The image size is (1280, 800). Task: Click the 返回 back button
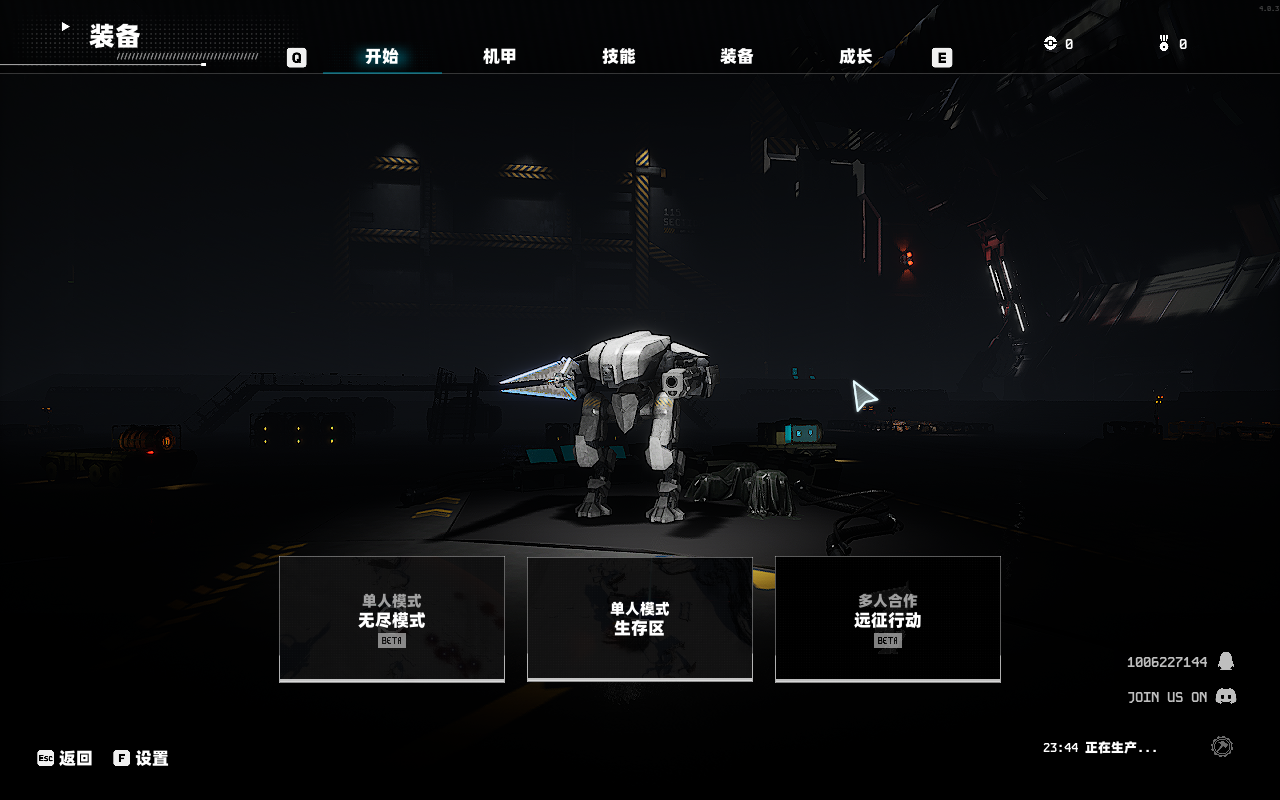(65, 758)
